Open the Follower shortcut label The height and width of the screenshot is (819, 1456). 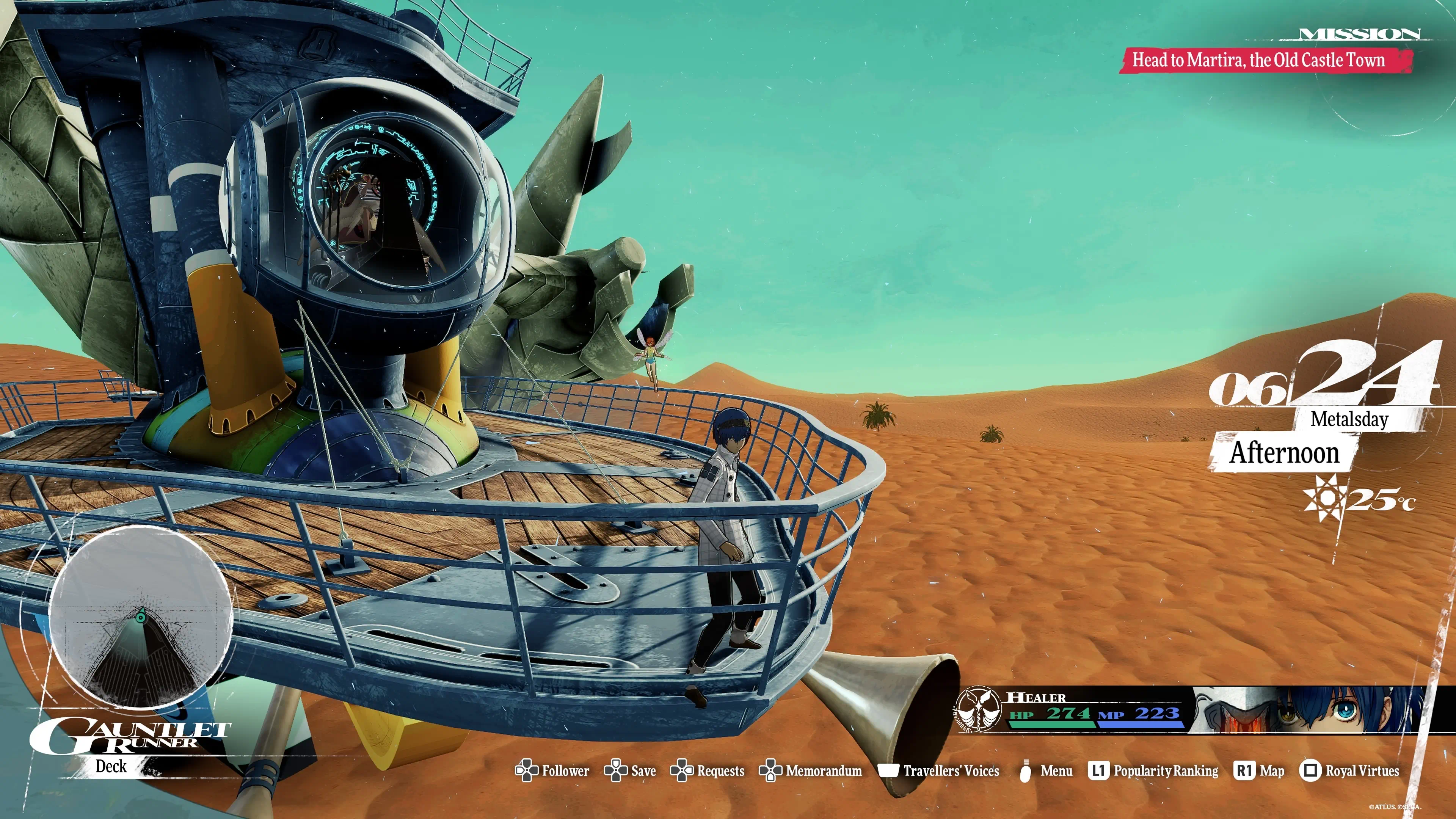click(x=565, y=771)
